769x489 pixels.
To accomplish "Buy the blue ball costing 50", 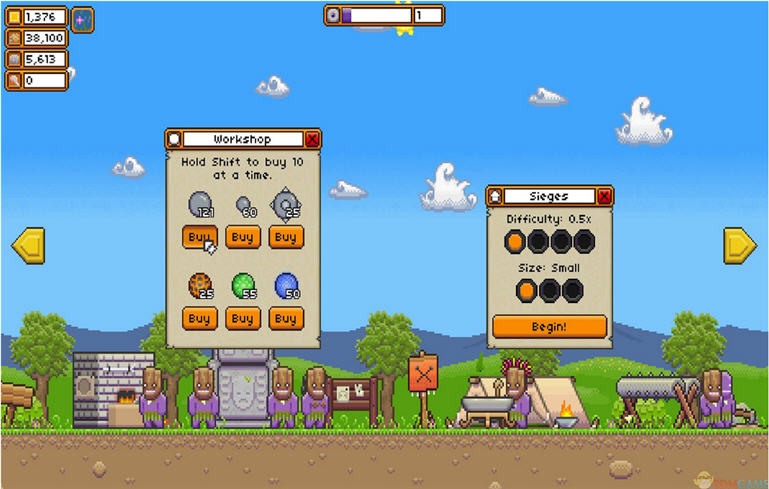I will (x=285, y=318).
